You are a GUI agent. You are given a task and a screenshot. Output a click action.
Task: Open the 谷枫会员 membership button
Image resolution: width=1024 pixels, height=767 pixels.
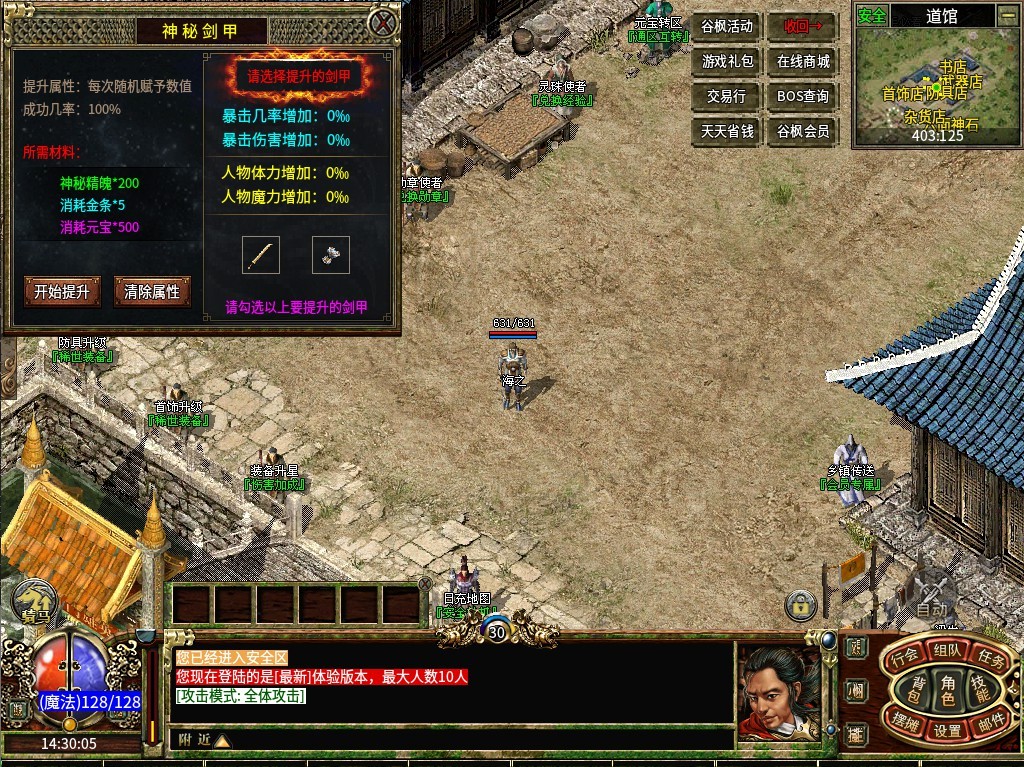pyautogui.click(x=802, y=132)
